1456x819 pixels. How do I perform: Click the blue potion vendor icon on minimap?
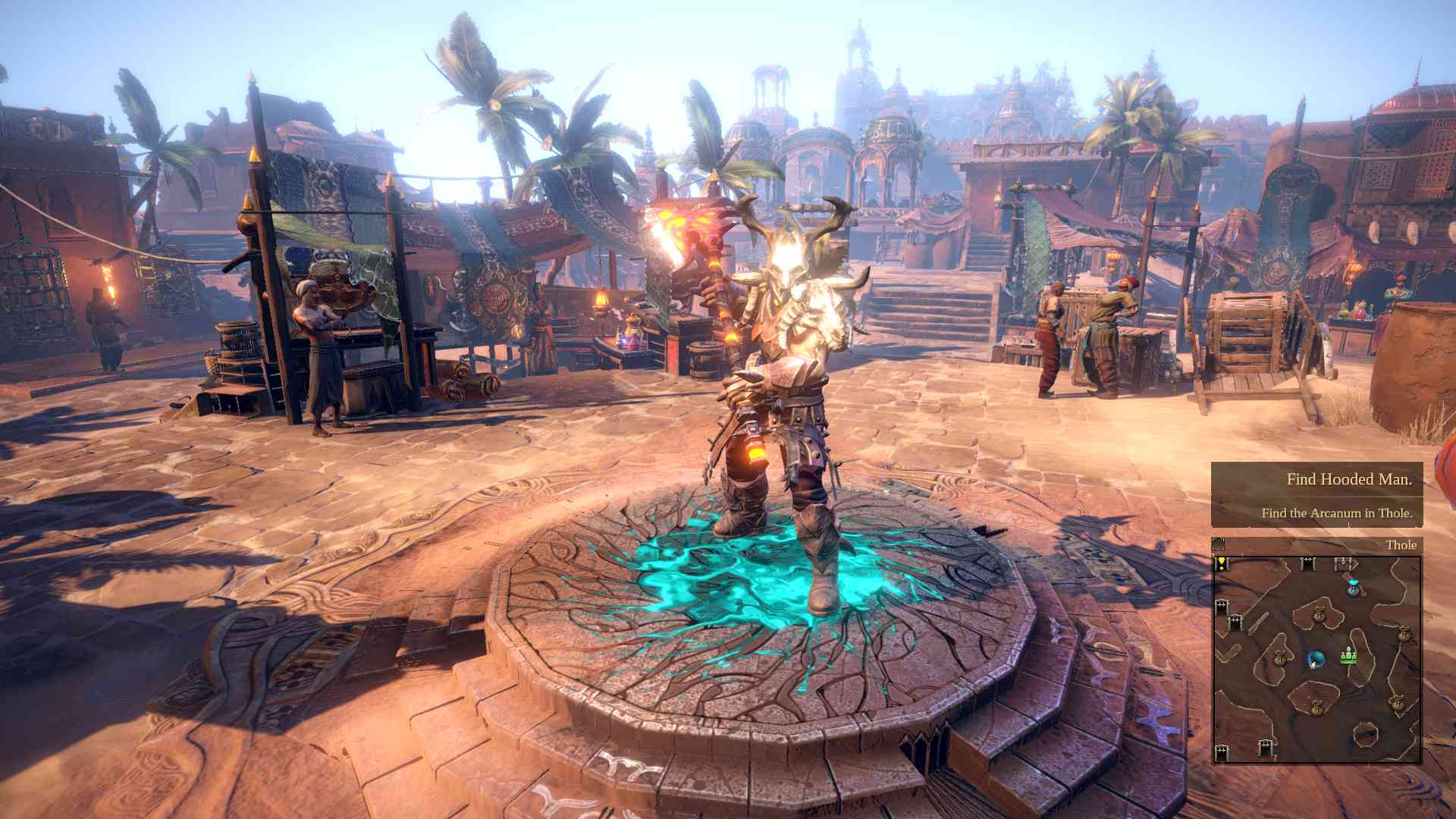[1352, 584]
